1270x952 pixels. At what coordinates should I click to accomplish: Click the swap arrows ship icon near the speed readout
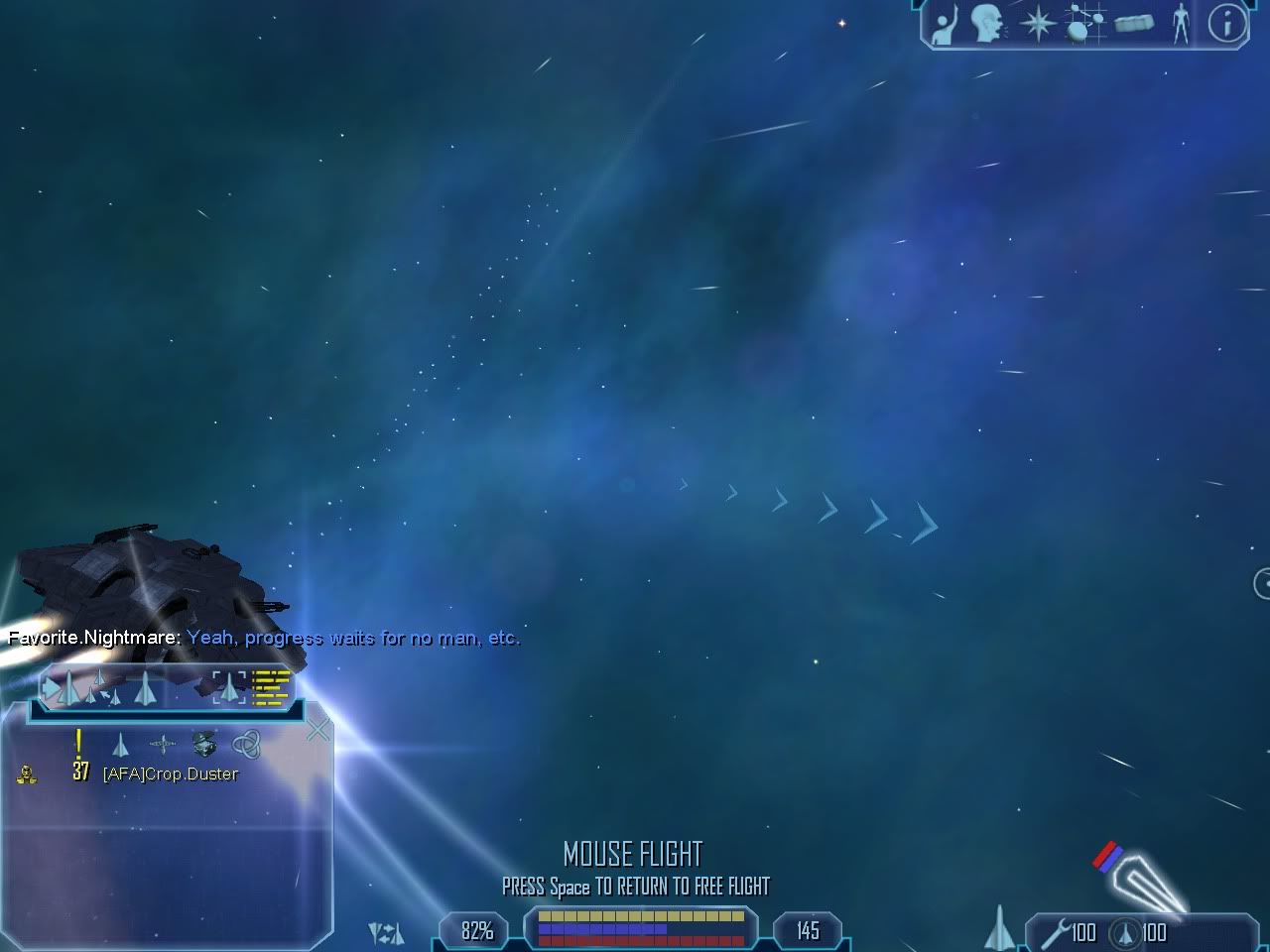tap(386, 932)
